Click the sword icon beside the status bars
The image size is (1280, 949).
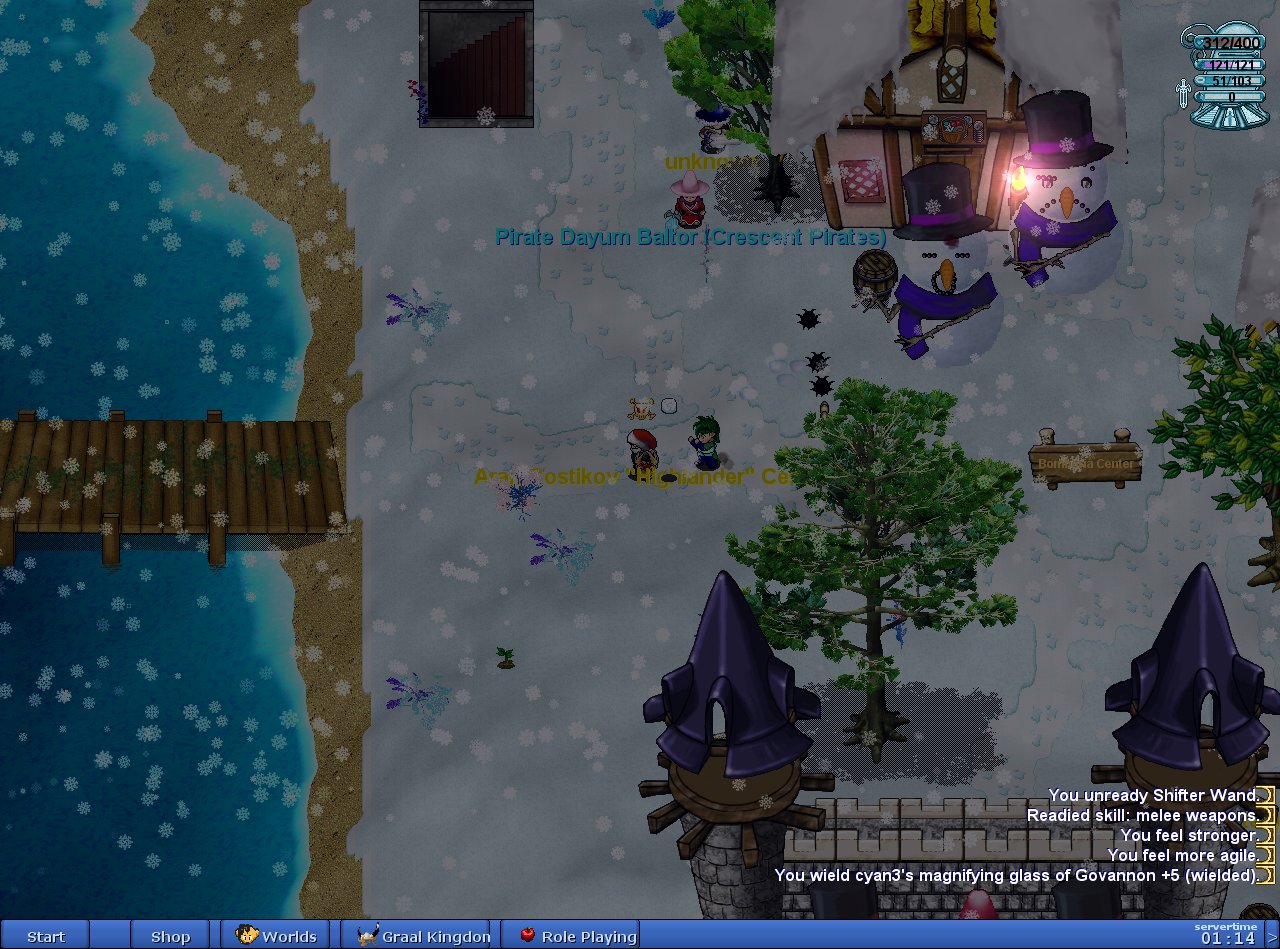coord(1183,93)
